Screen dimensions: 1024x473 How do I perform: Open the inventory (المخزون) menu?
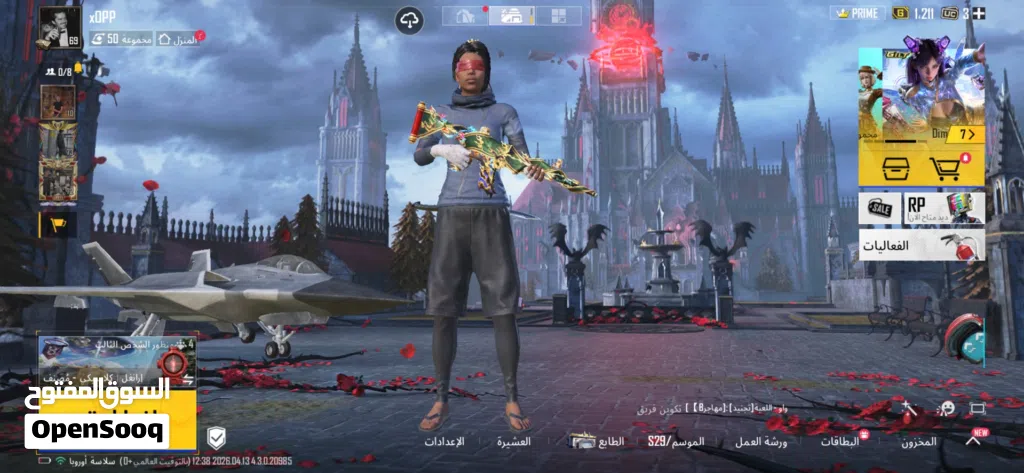[x=918, y=441]
